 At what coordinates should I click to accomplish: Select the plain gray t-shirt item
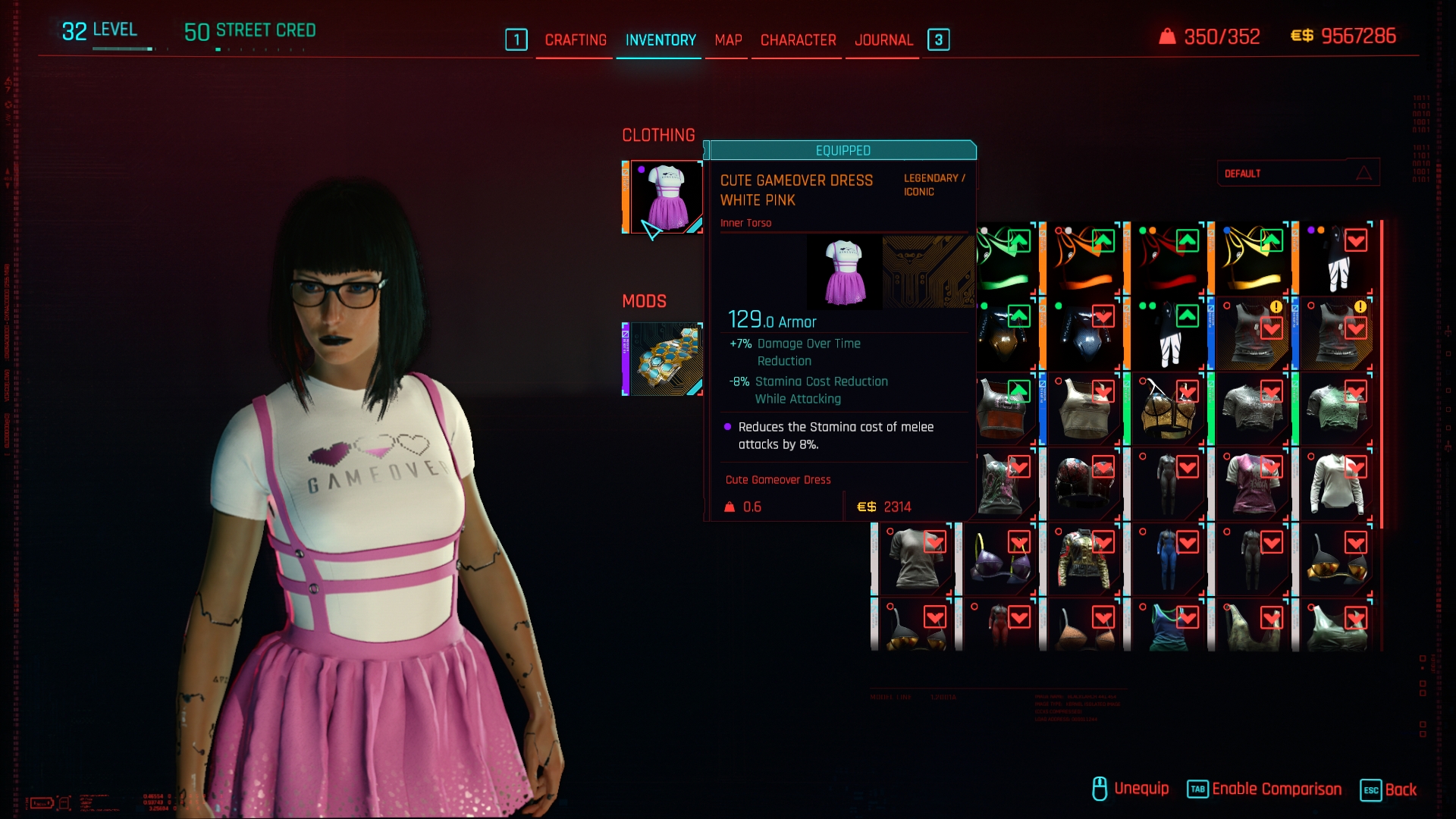(915, 560)
